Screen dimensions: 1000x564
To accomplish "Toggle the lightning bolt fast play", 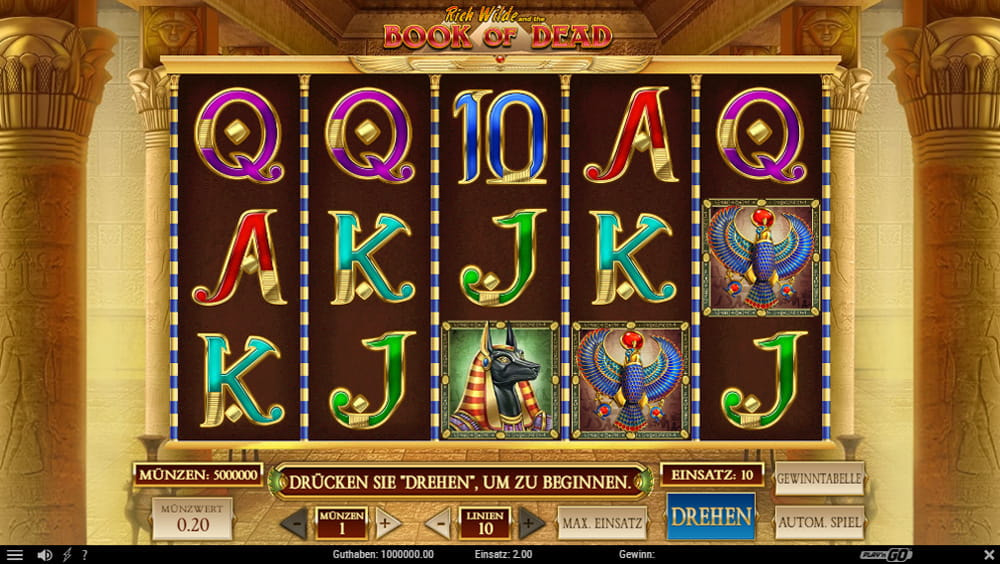I will 68,555.
